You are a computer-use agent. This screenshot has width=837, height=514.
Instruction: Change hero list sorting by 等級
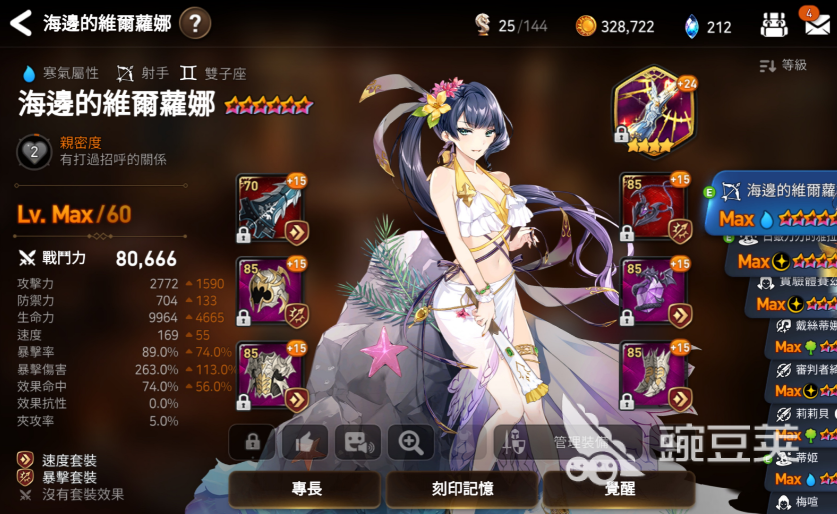tap(783, 65)
